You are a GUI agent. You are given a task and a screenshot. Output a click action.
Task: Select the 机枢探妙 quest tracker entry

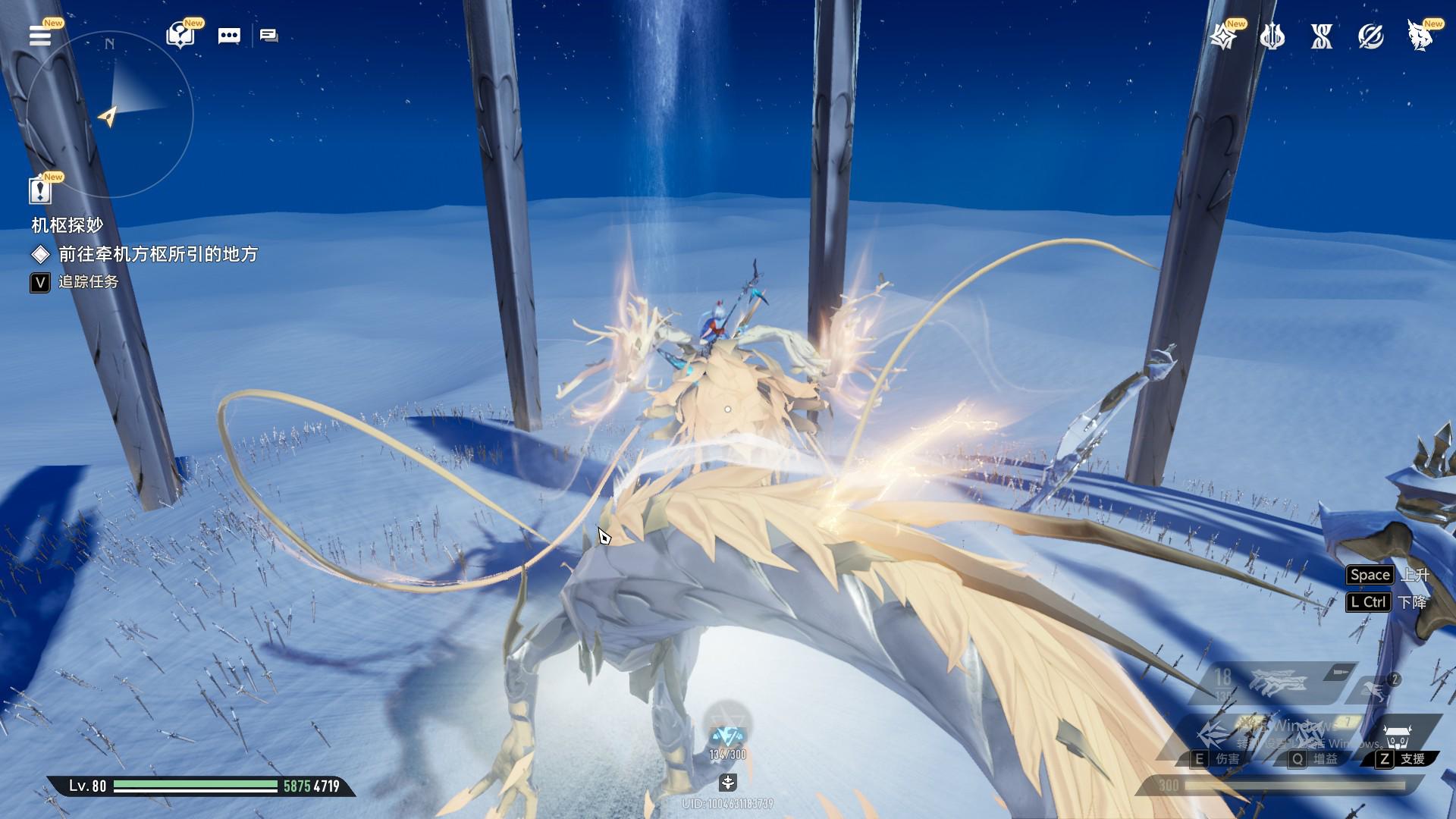pos(67,225)
